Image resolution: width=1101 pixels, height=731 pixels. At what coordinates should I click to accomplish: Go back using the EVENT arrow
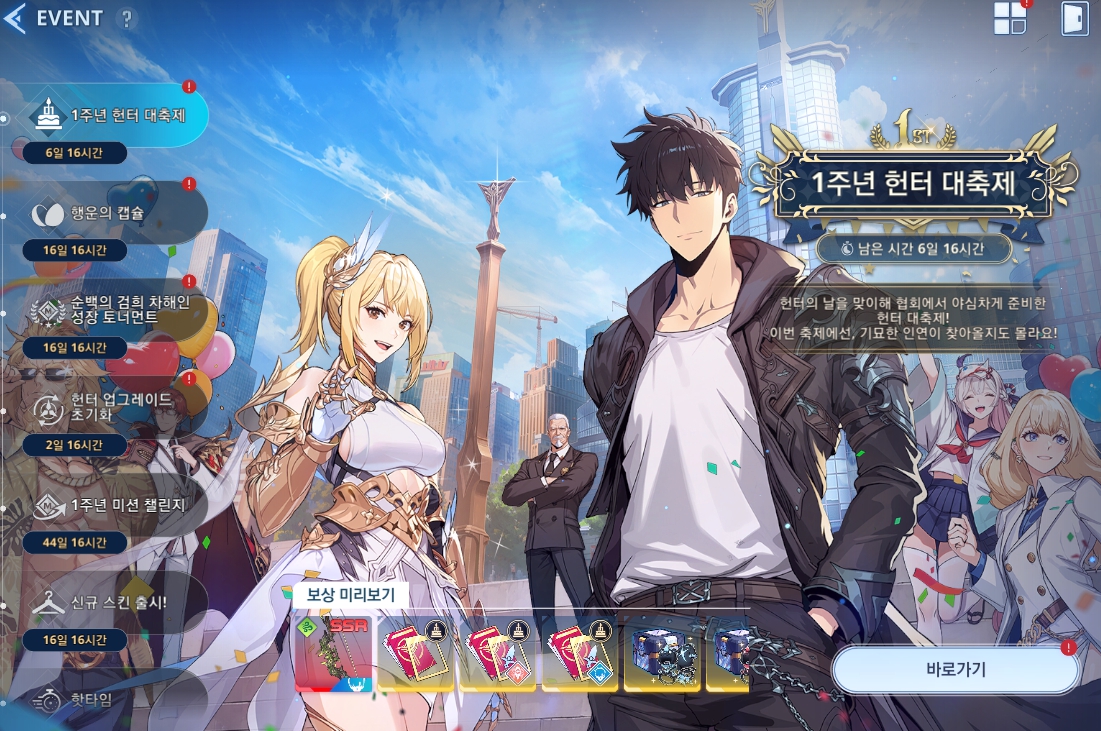click(x=15, y=18)
